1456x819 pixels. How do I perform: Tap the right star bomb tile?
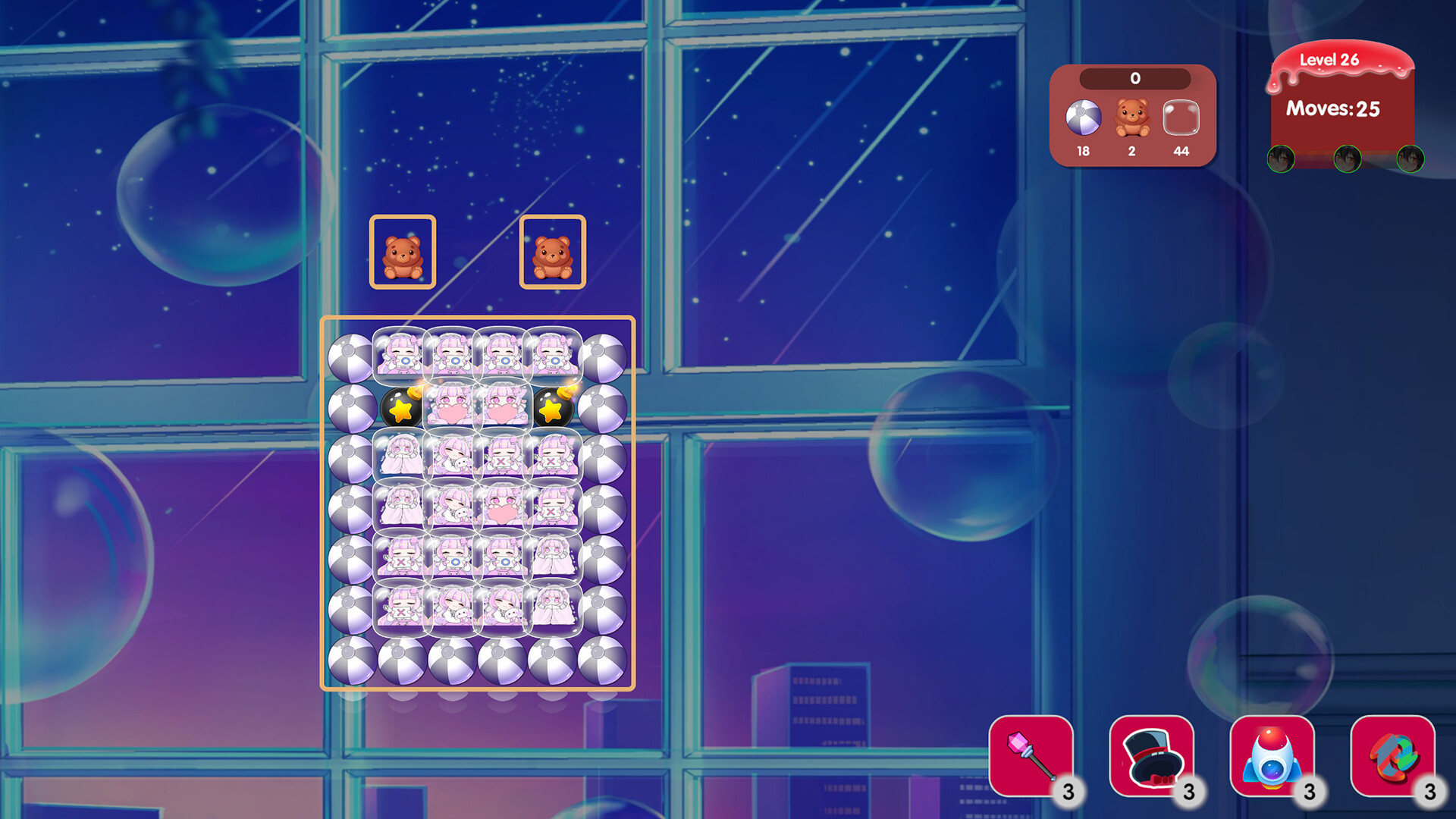[553, 409]
